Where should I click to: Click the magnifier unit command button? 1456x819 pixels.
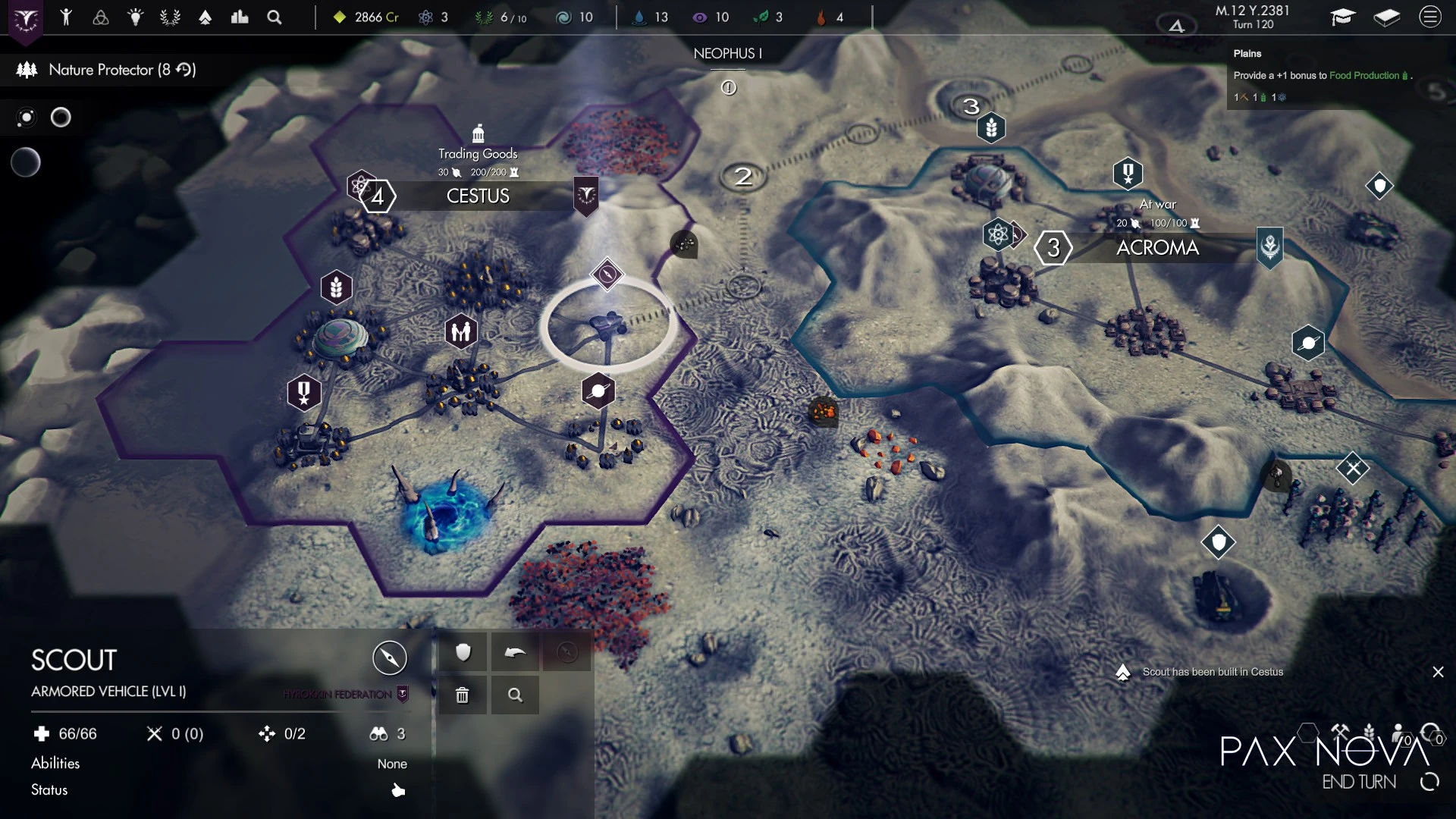click(x=515, y=695)
